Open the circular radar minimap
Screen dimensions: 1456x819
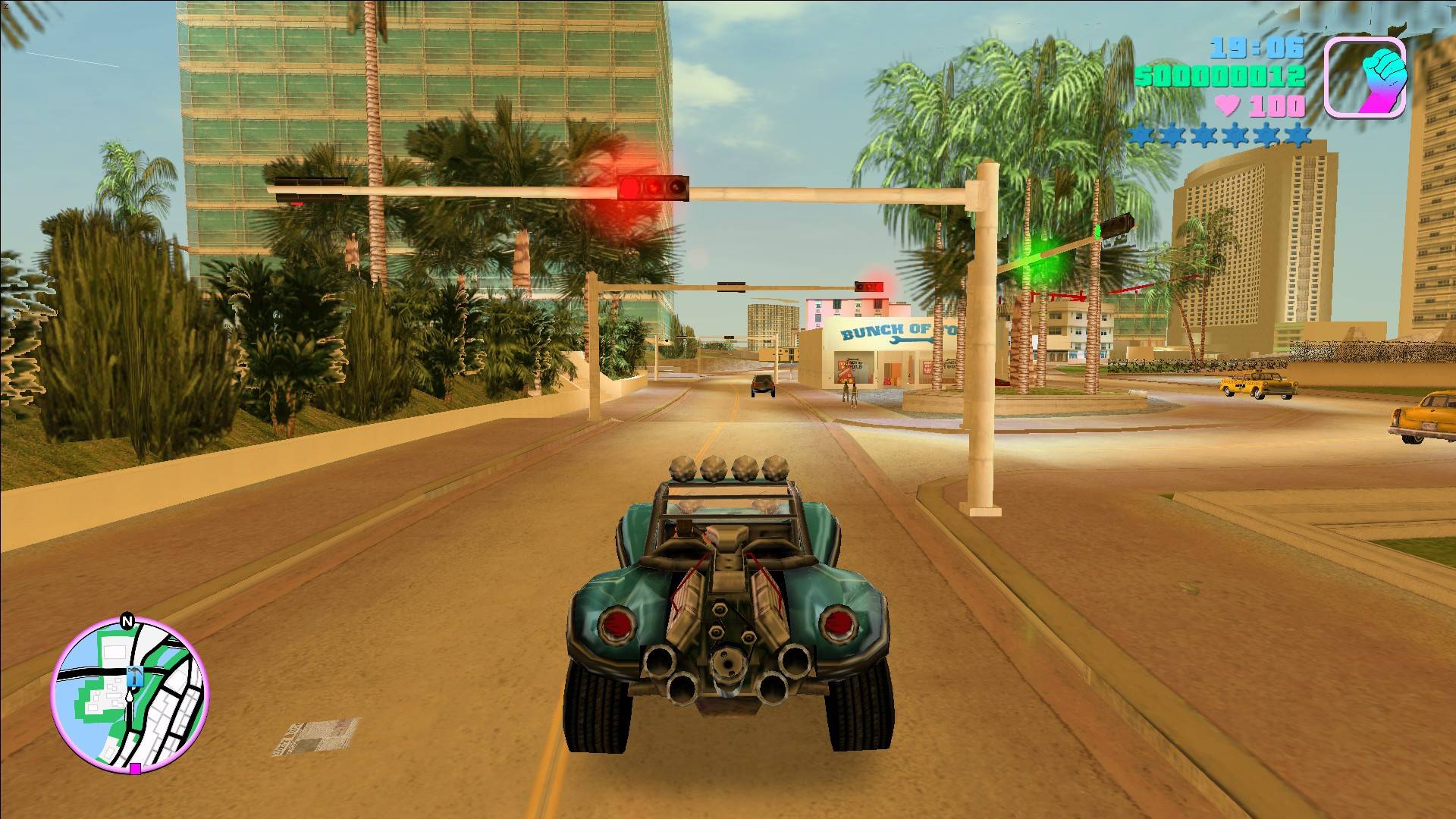click(x=130, y=694)
